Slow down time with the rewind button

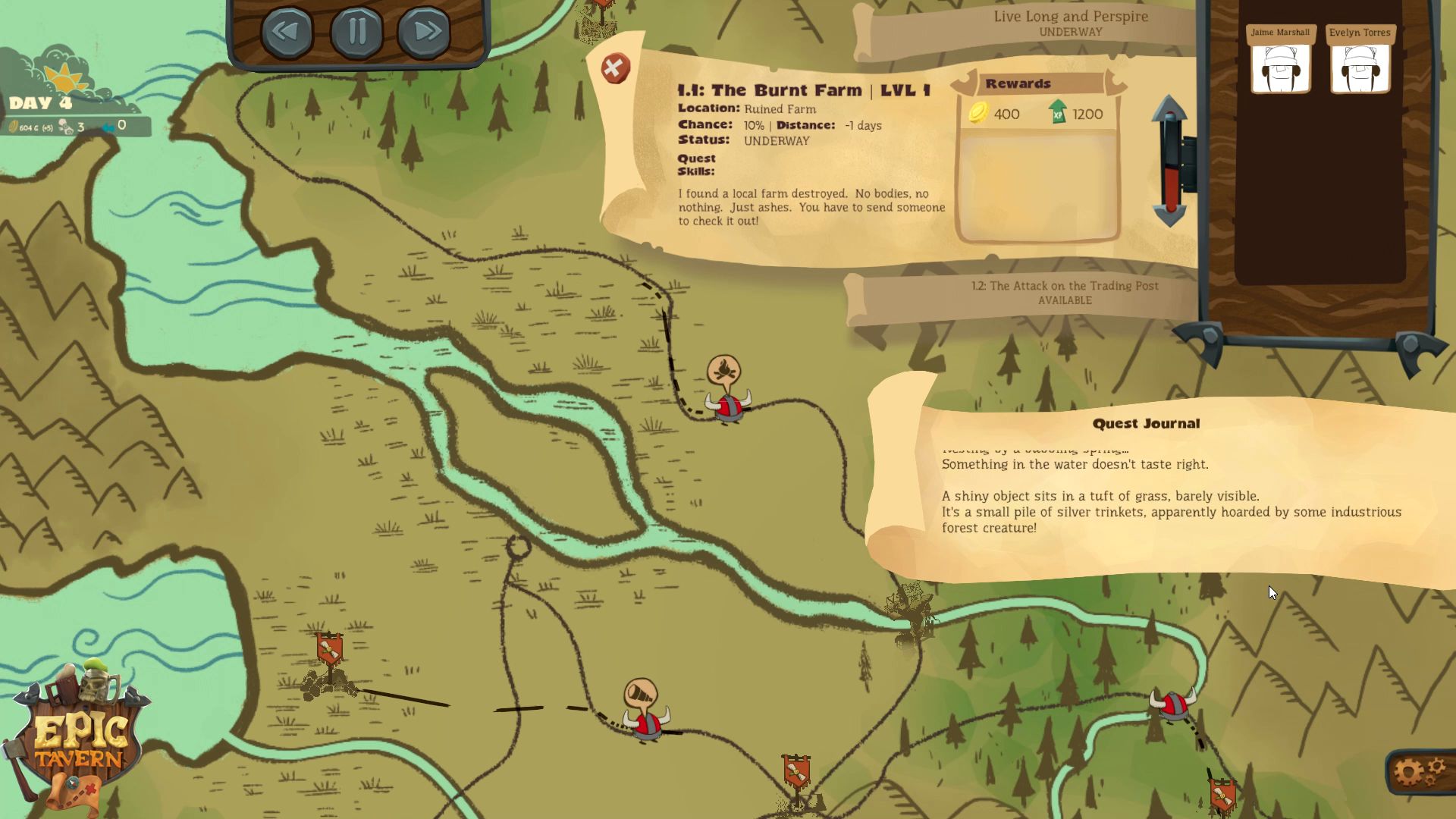(x=287, y=32)
